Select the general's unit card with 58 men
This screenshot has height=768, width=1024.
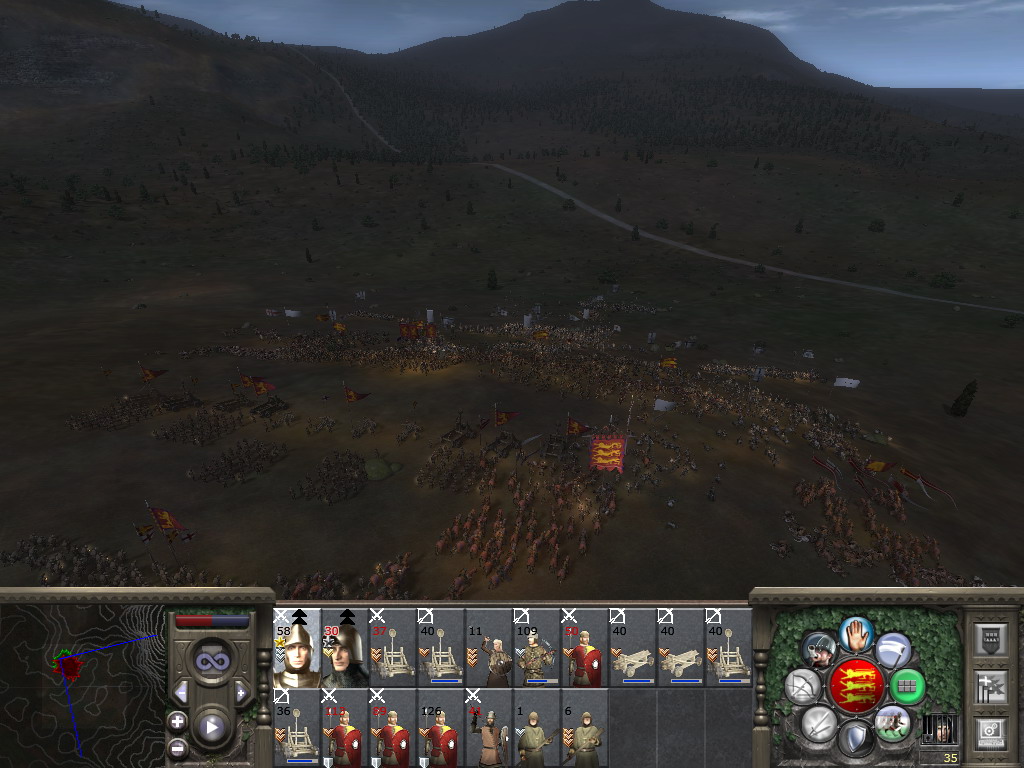[x=297, y=648]
